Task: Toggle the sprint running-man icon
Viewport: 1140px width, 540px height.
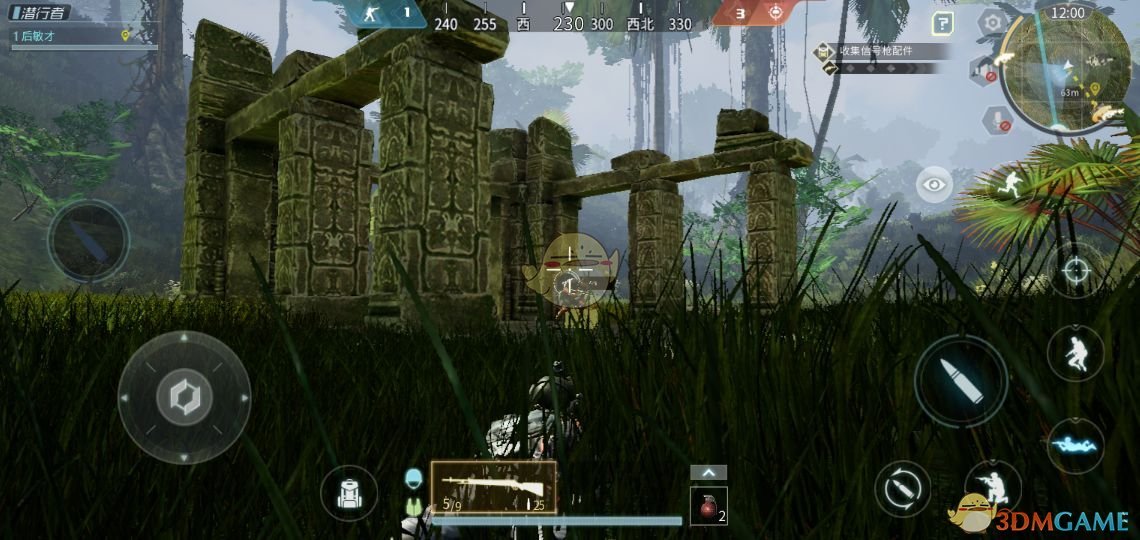Action: click(1010, 184)
